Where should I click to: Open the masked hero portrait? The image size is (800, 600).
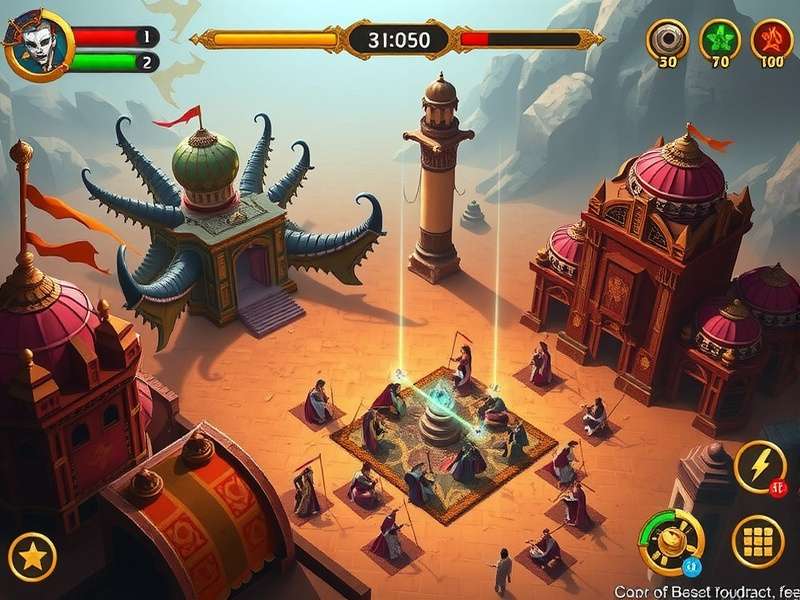[x=39, y=44]
